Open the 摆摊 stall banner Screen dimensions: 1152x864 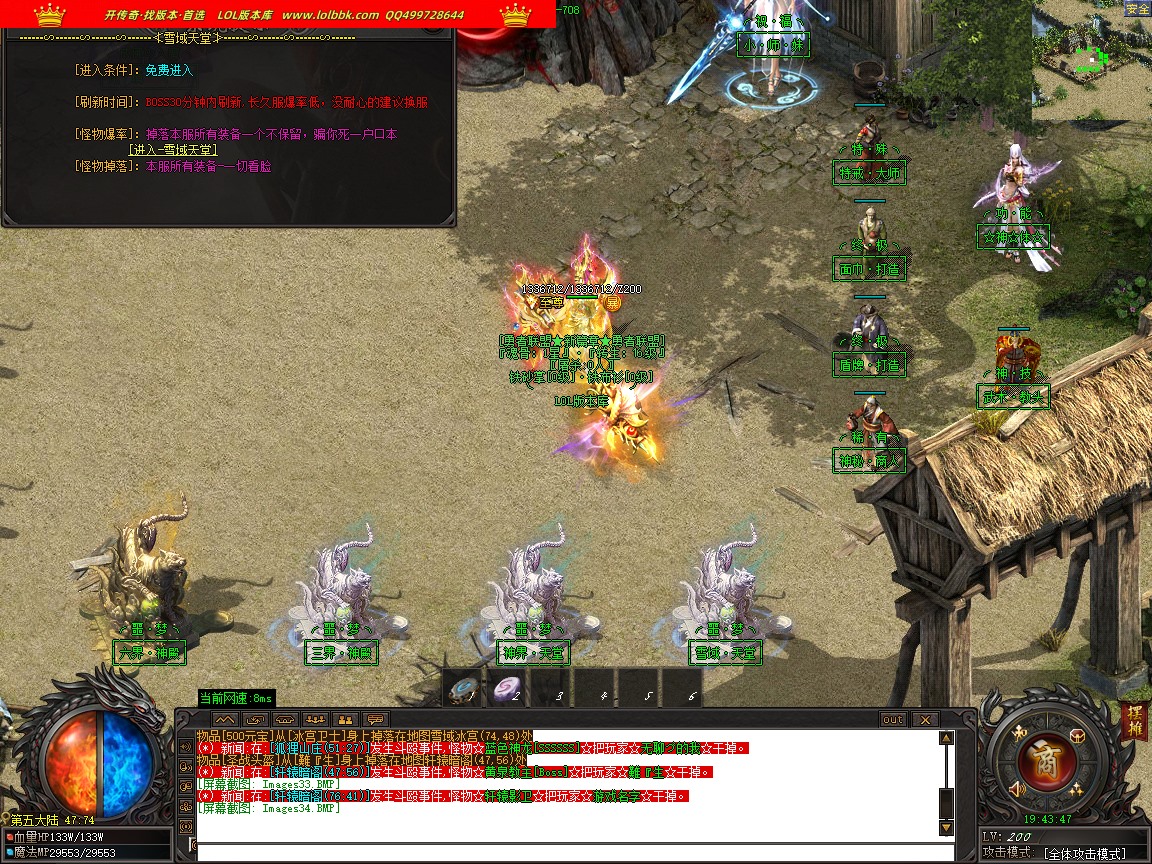click(x=1135, y=720)
